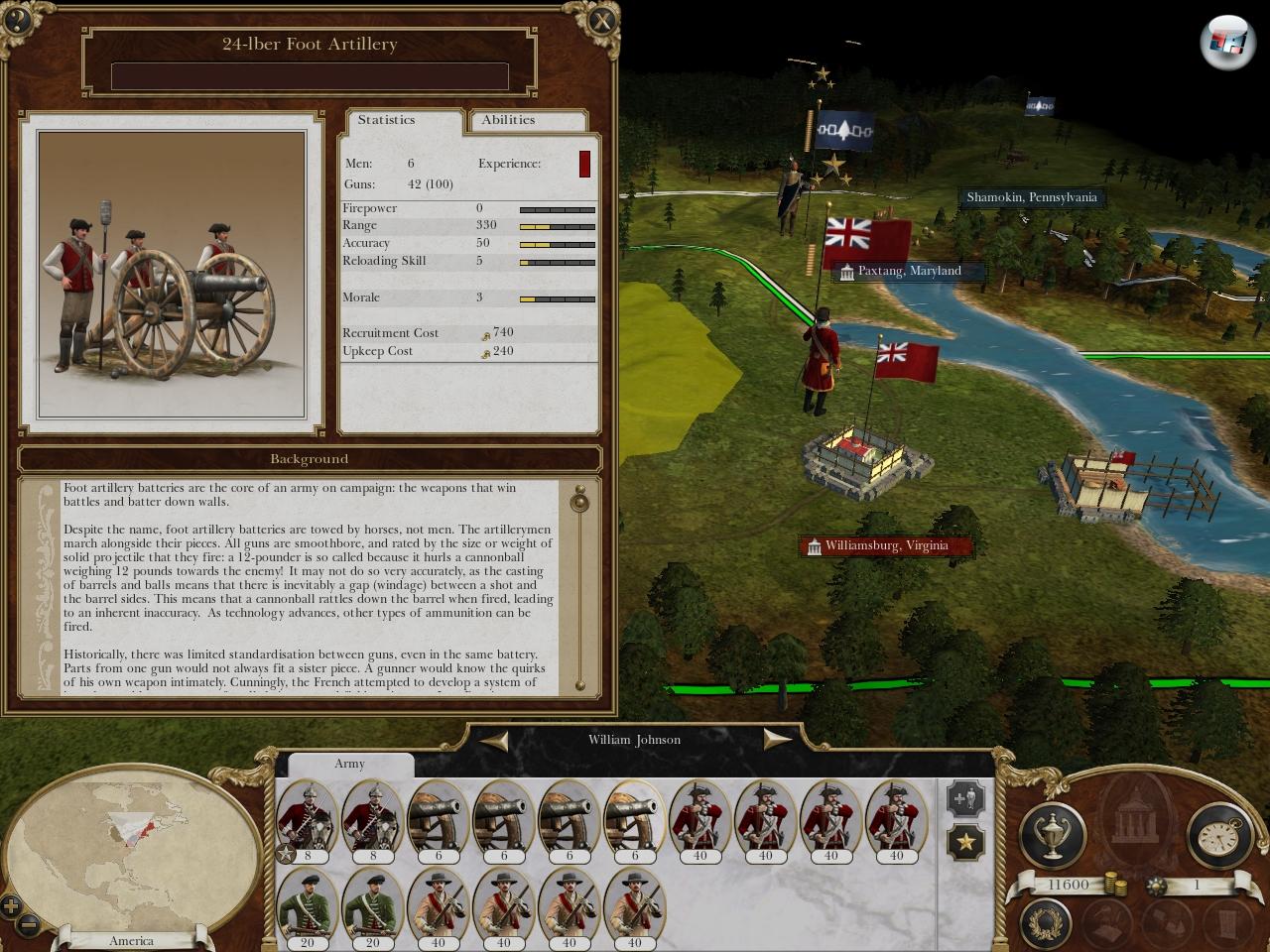Zoom in the America minimap
The height and width of the screenshot is (952, 1270).
pos(11,904)
